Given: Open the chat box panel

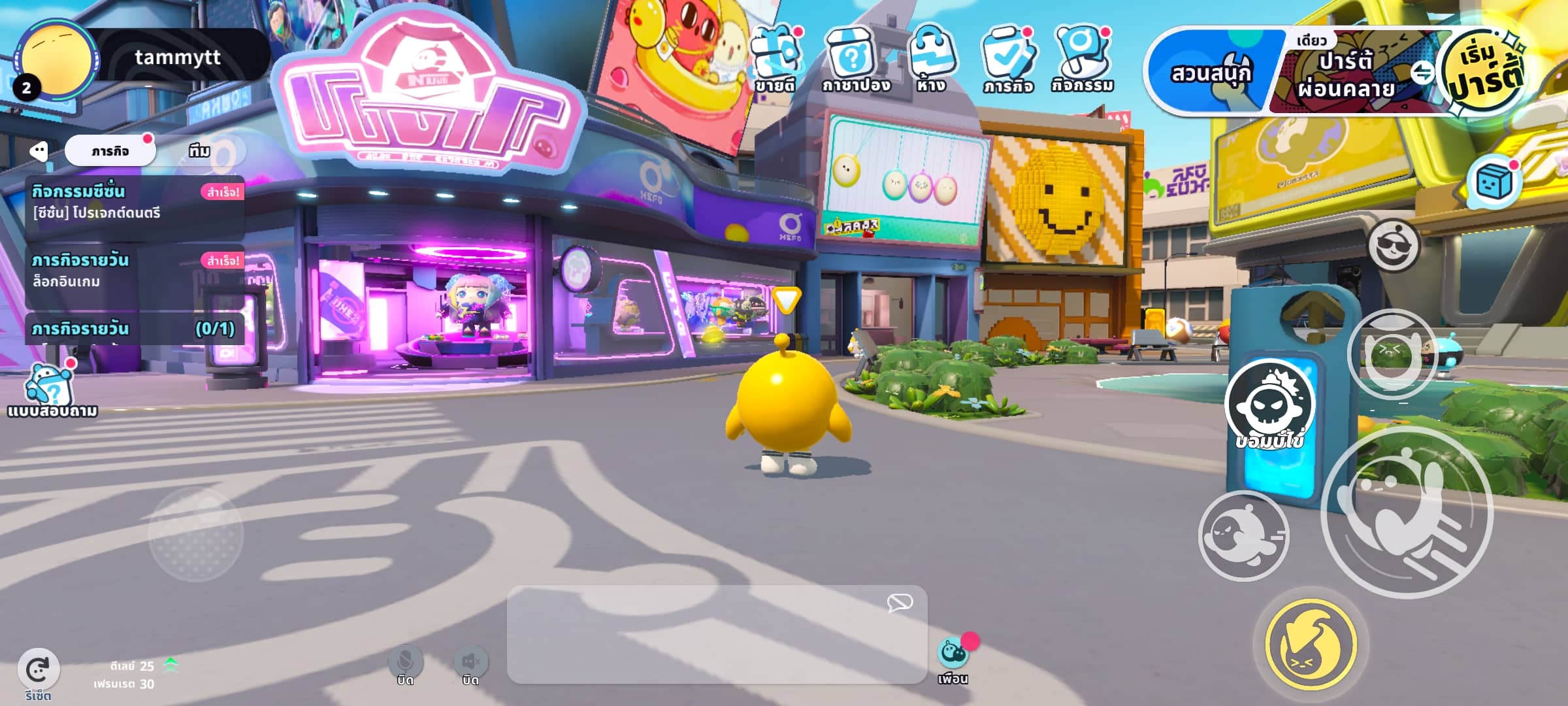Looking at the screenshot, I should [x=716, y=634].
